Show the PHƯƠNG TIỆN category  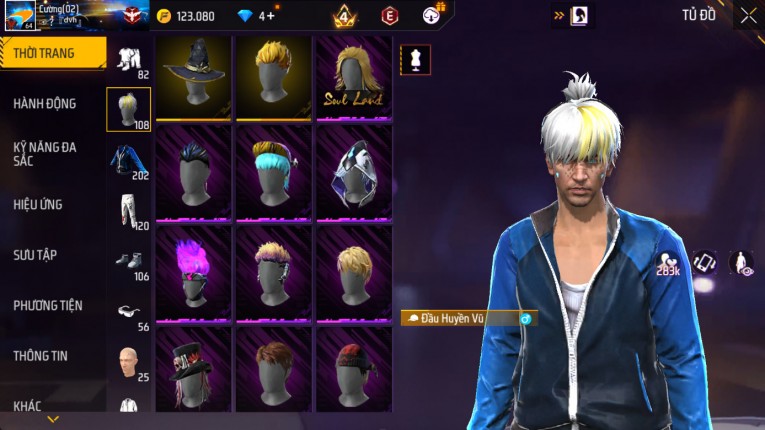click(48, 305)
